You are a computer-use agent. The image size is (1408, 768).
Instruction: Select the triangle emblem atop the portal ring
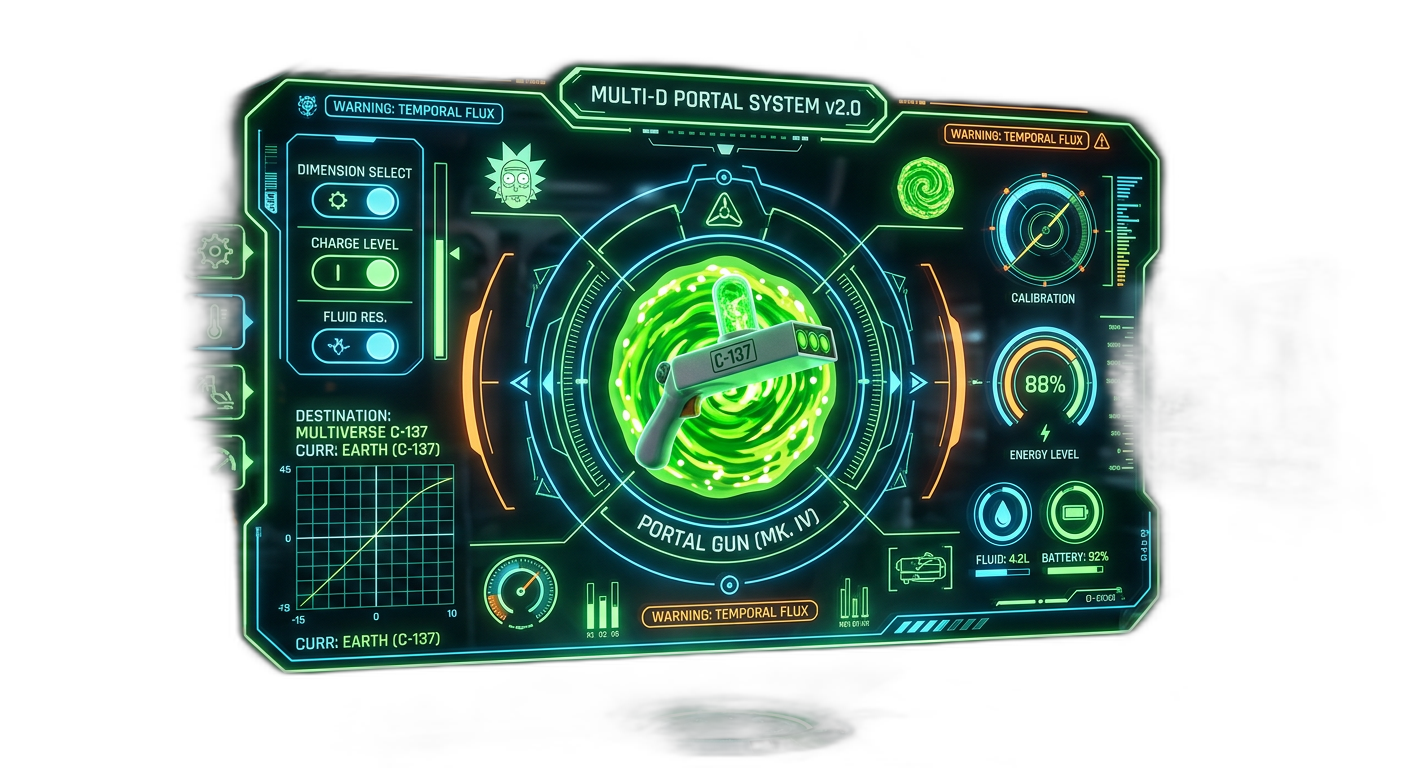point(720,211)
